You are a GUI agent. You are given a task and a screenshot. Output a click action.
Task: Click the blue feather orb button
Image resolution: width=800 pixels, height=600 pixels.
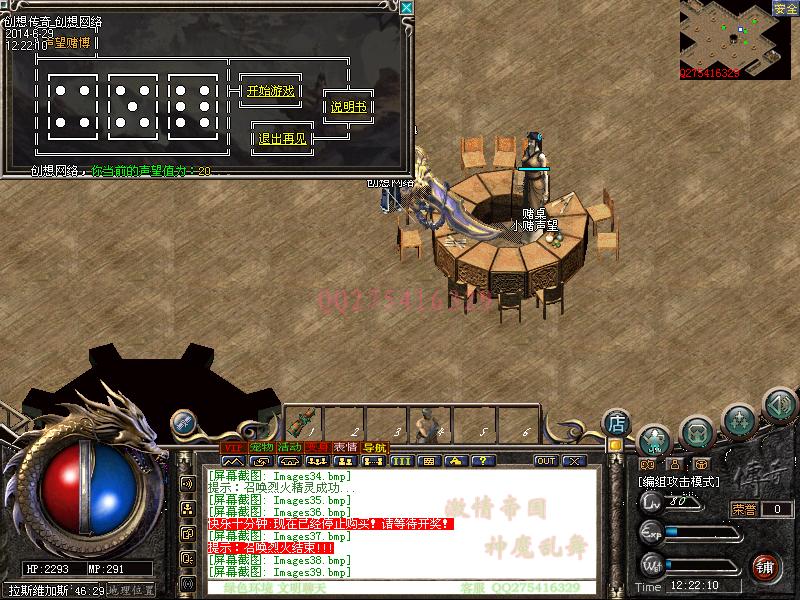coord(183,423)
